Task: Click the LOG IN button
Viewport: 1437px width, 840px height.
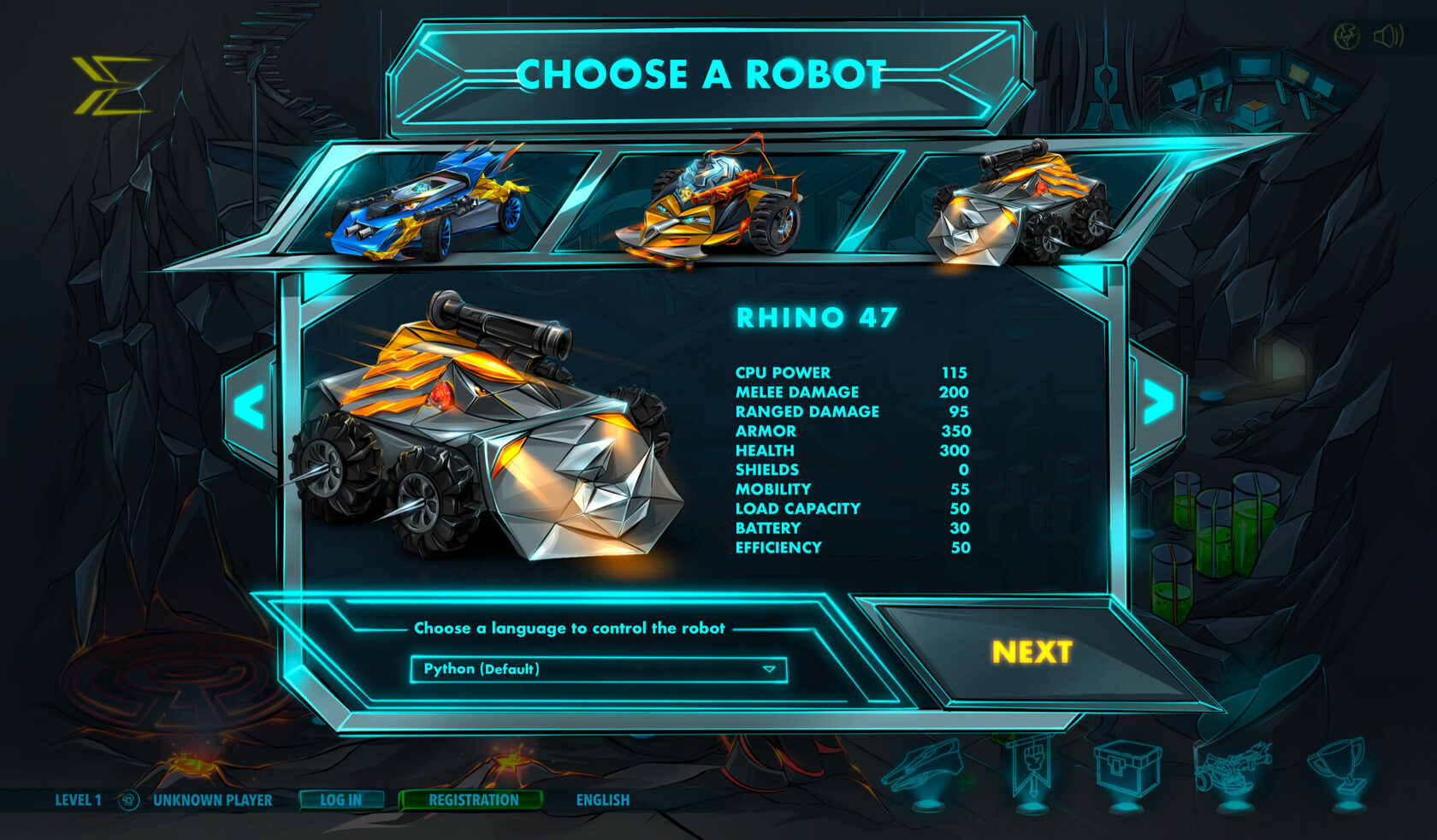Action: pyautogui.click(x=340, y=800)
